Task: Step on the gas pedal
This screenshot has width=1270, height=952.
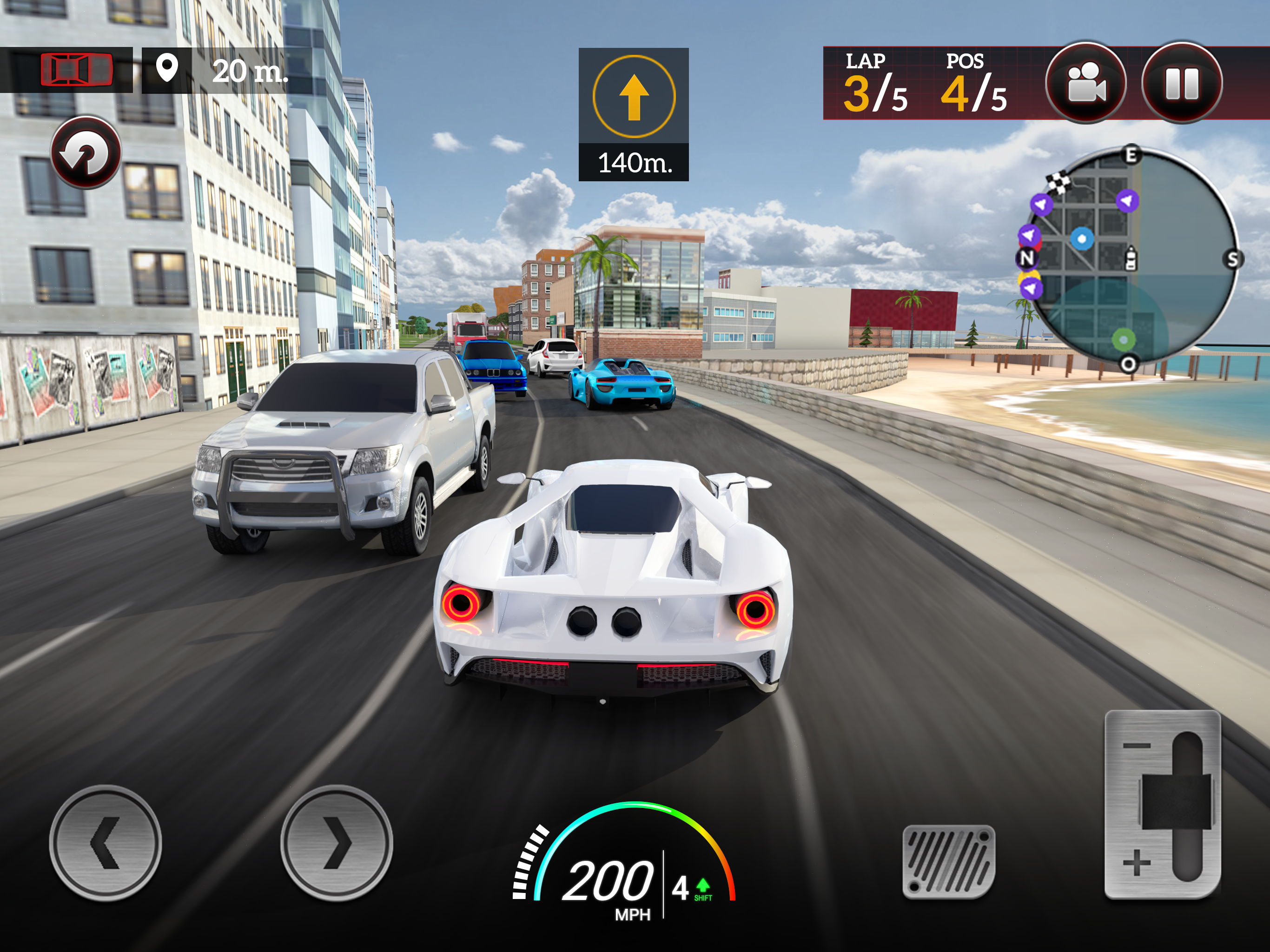Action: (948, 861)
